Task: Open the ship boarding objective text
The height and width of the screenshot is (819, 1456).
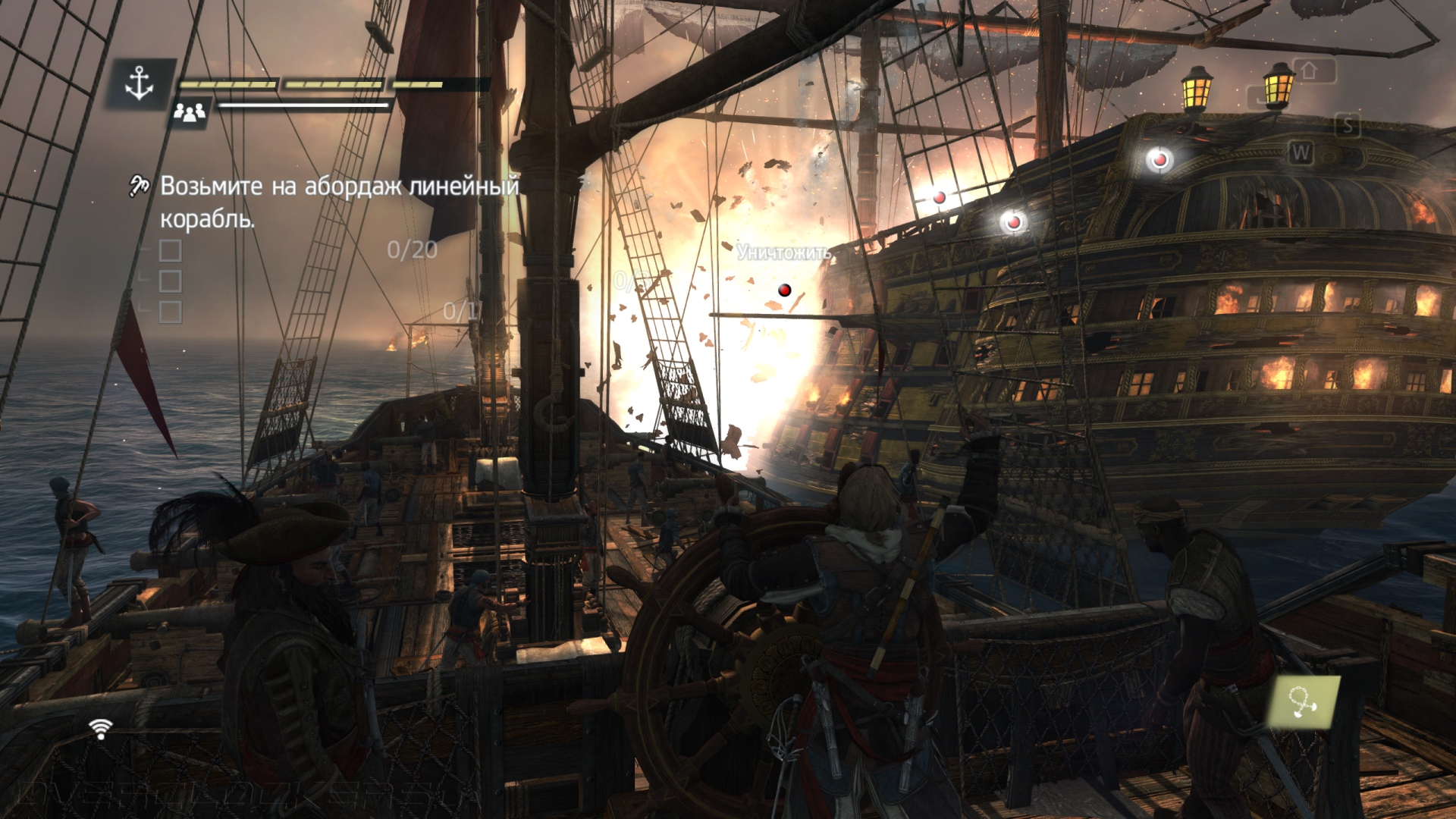Action: (x=339, y=202)
